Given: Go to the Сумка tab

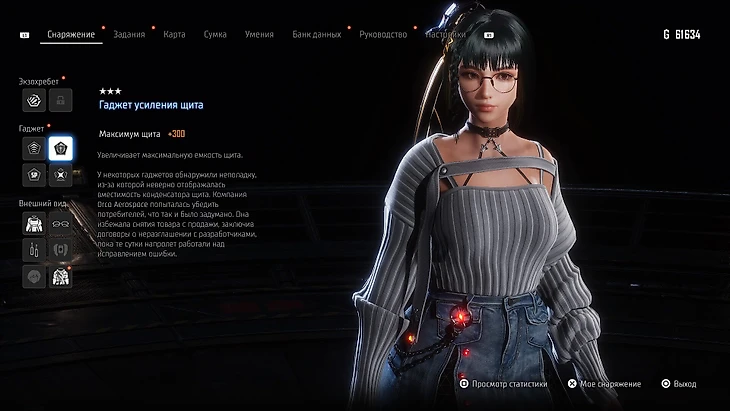Looking at the screenshot, I should [x=215, y=34].
